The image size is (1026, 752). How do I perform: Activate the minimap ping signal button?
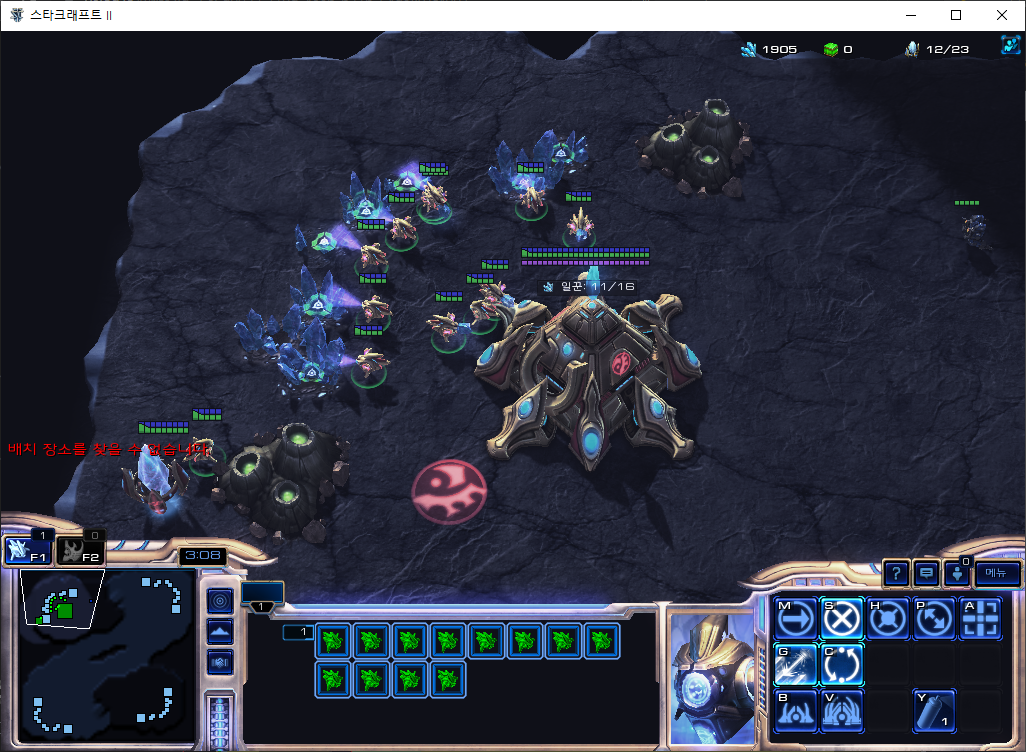click(220, 600)
